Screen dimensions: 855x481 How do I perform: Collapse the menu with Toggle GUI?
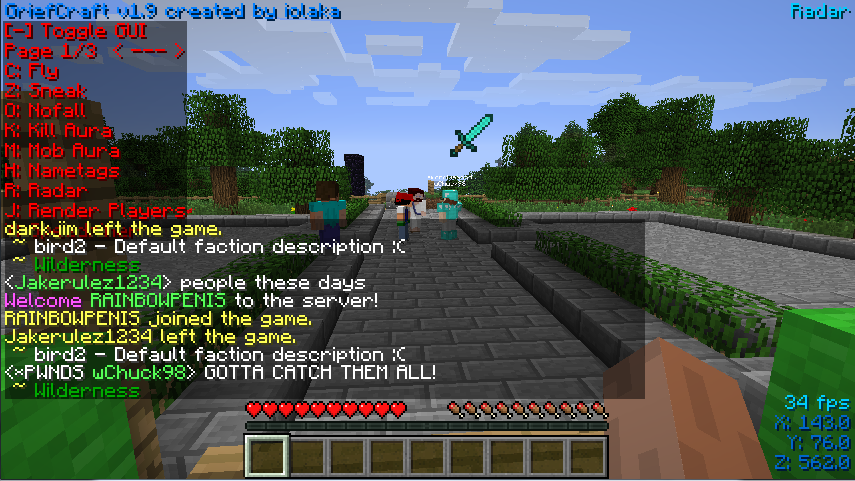tap(74, 32)
